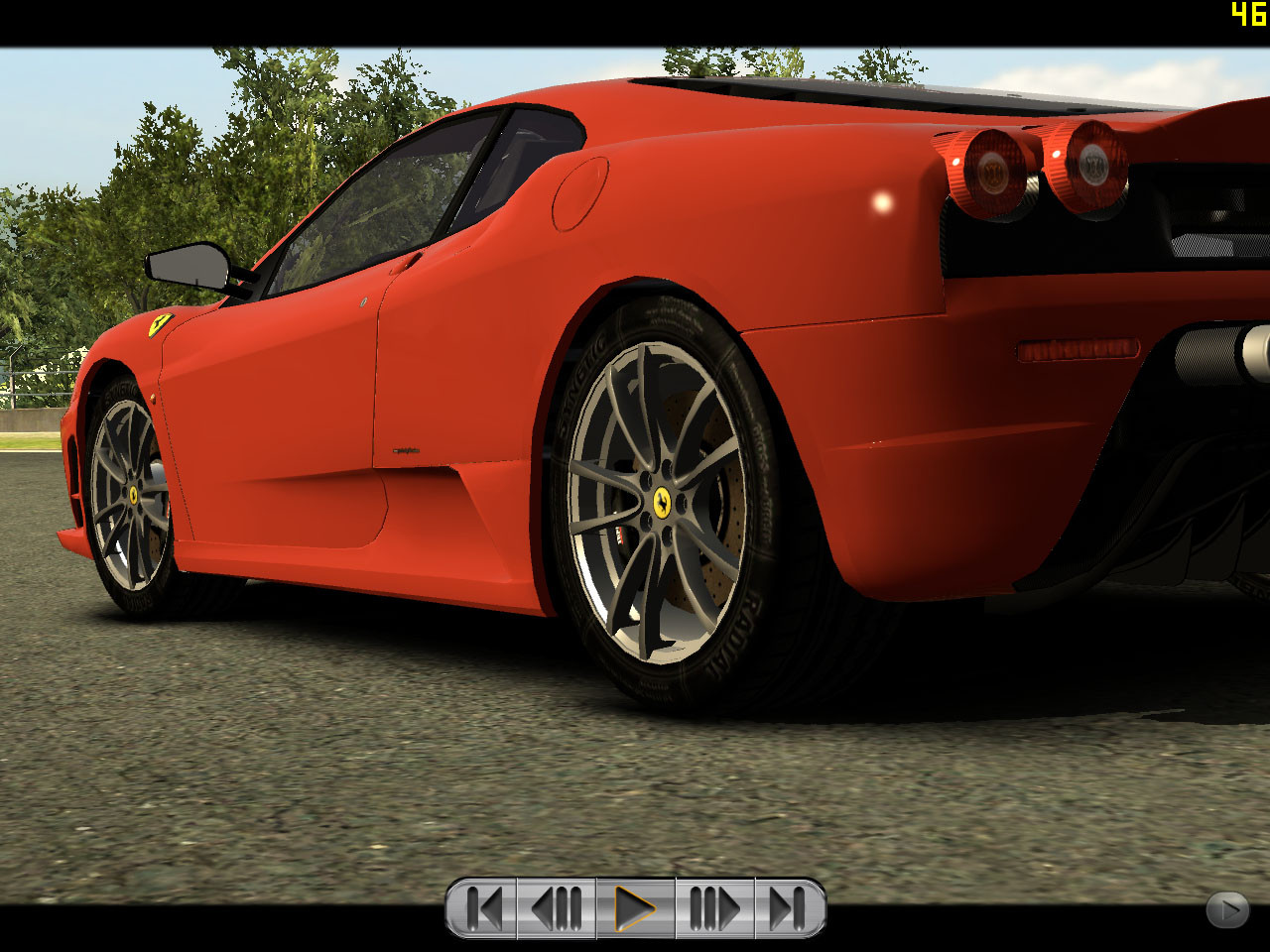Image resolution: width=1270 pixels, height=952 pixels.
Task: Click the double-arrow fast-forward icon
Action: pyautogui.click(x=714, y=905)
